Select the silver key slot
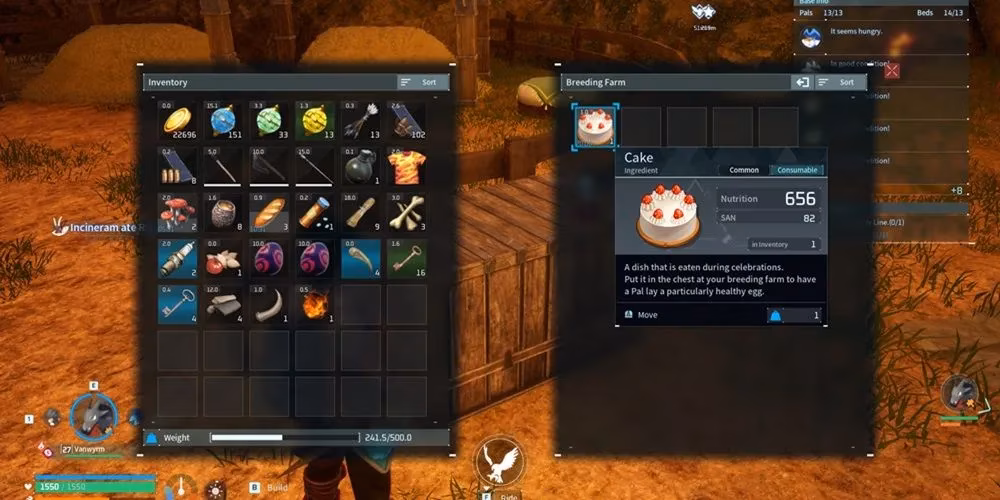 (179, 304)
